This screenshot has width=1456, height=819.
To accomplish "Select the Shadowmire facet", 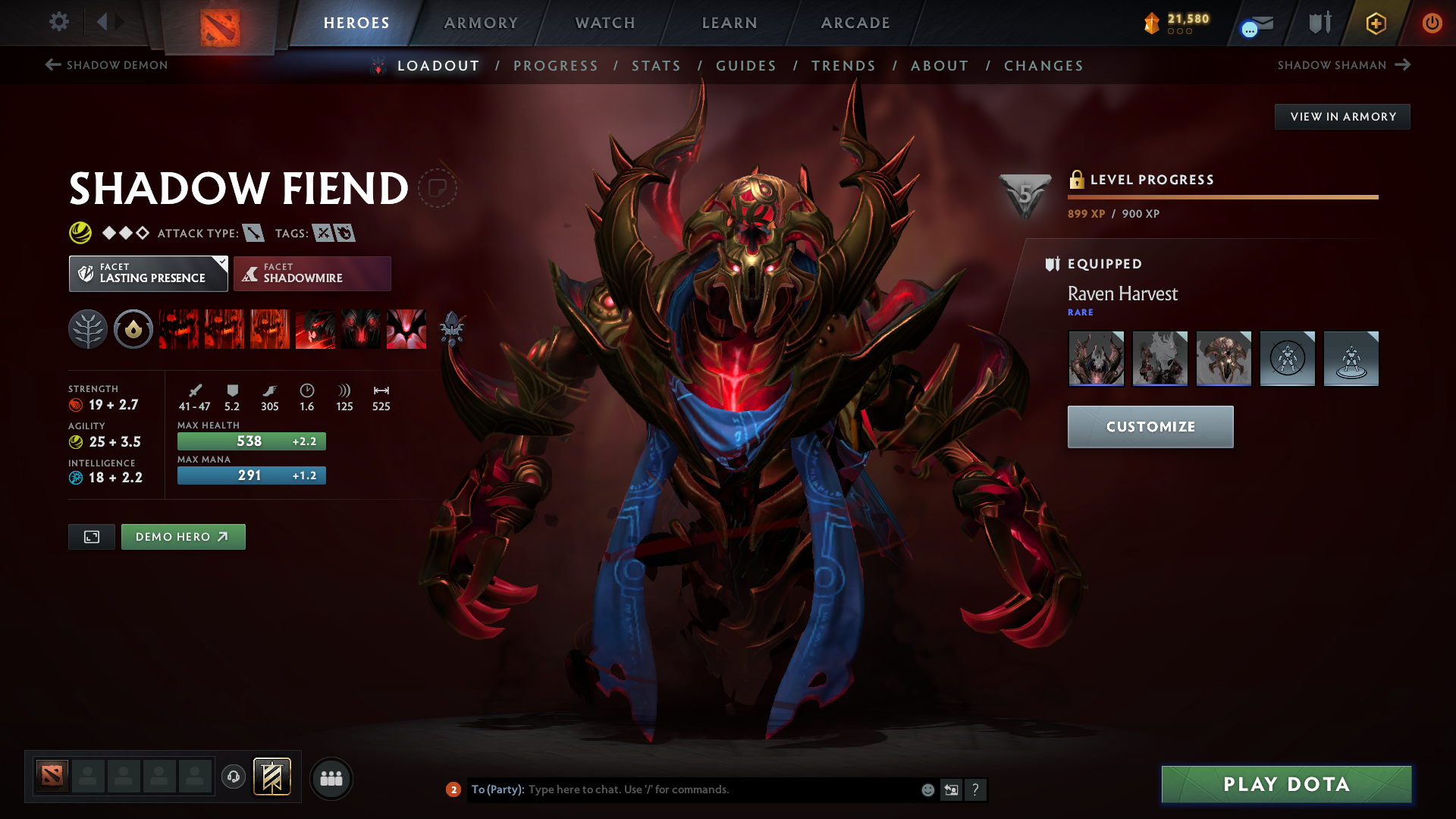I will point(312,273).
